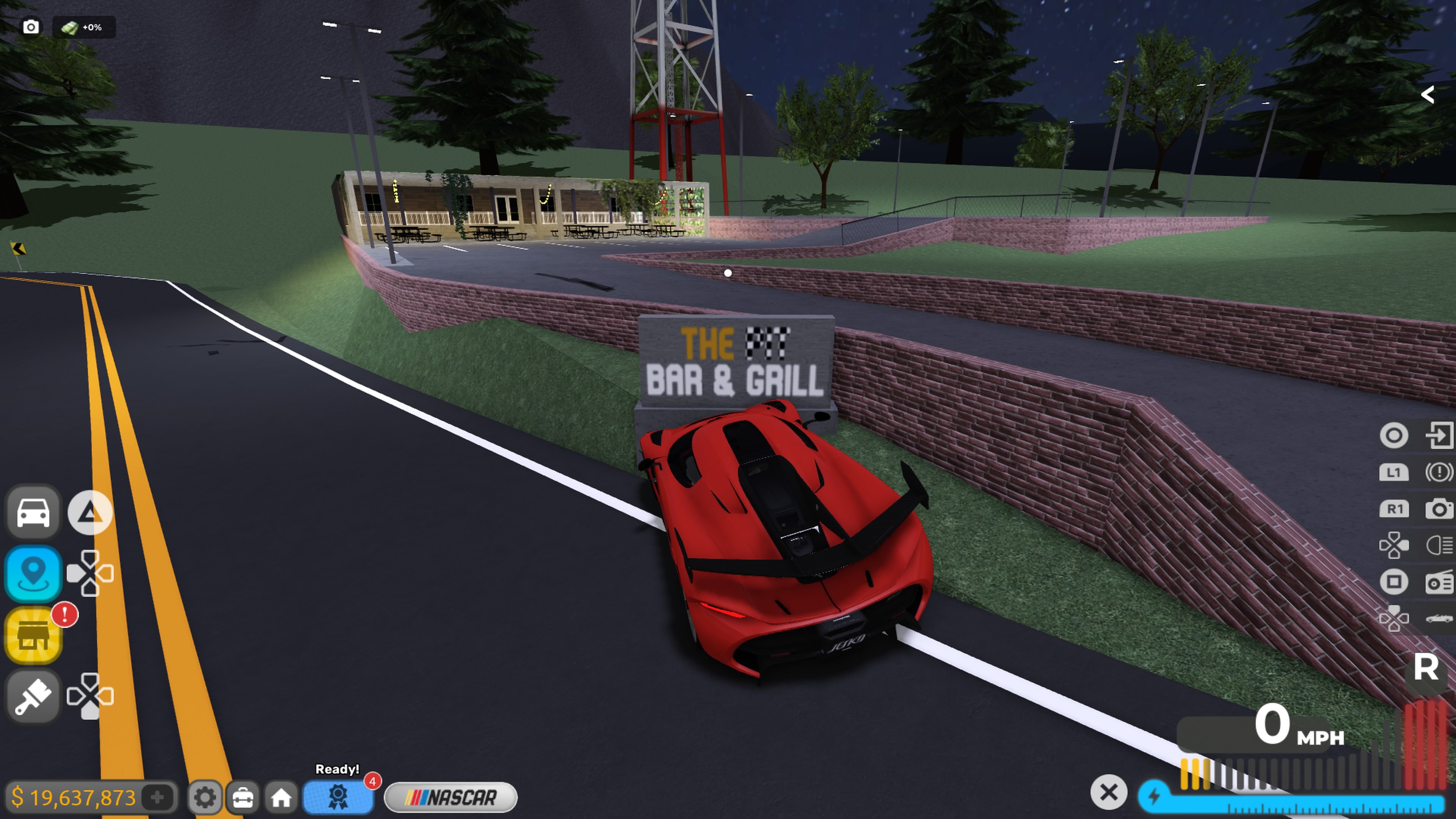Open the settings gear menu
1456x819 pixels.
(204, 797)
